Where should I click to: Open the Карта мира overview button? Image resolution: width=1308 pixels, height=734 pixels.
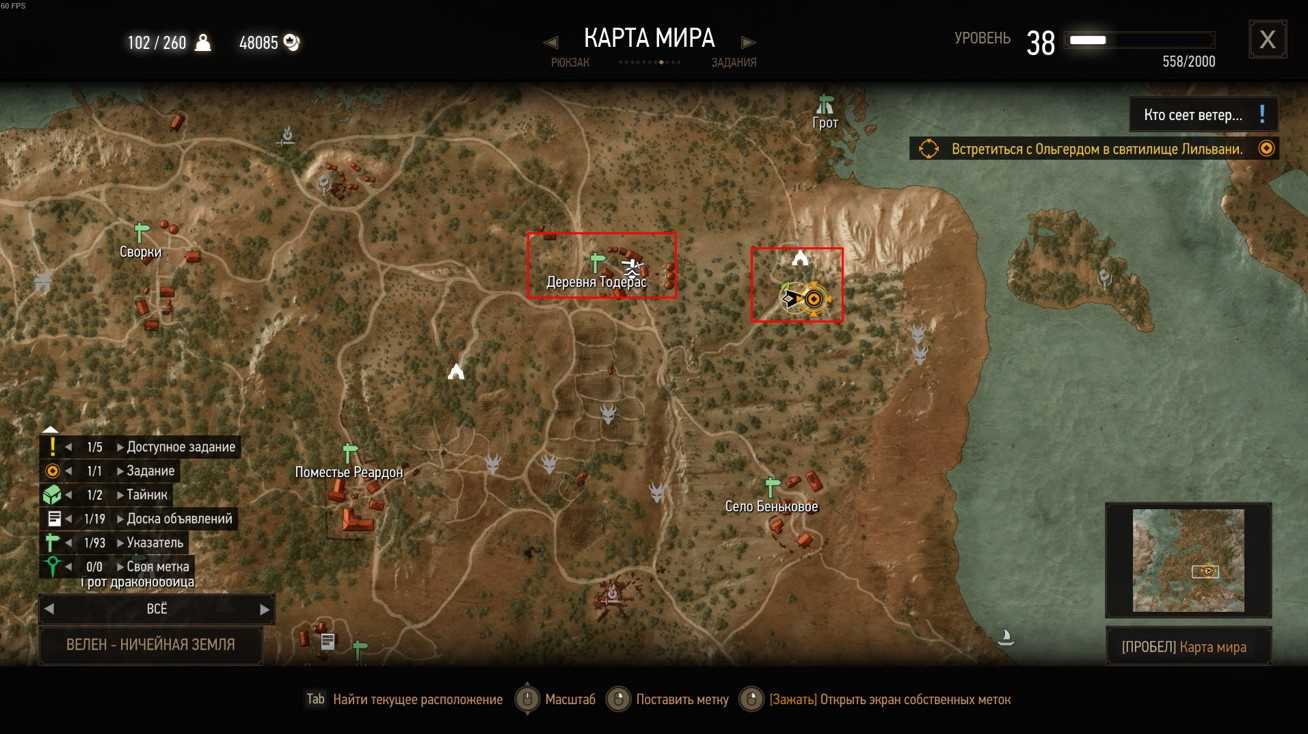pos(1189,647)
